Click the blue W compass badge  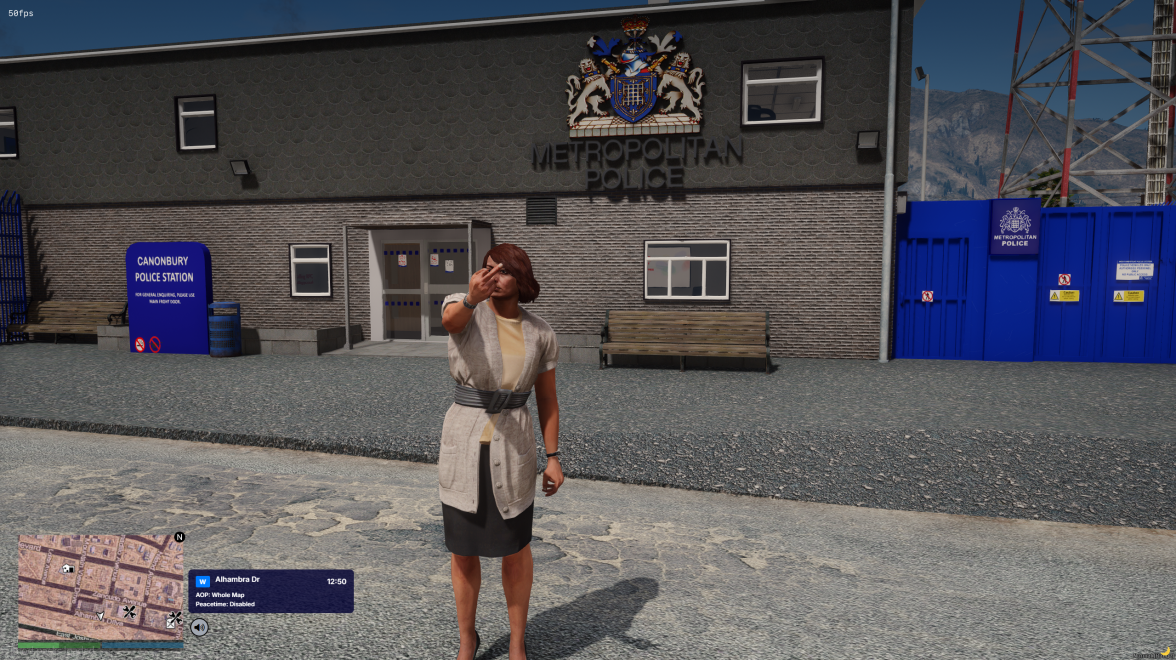(203, 581)
